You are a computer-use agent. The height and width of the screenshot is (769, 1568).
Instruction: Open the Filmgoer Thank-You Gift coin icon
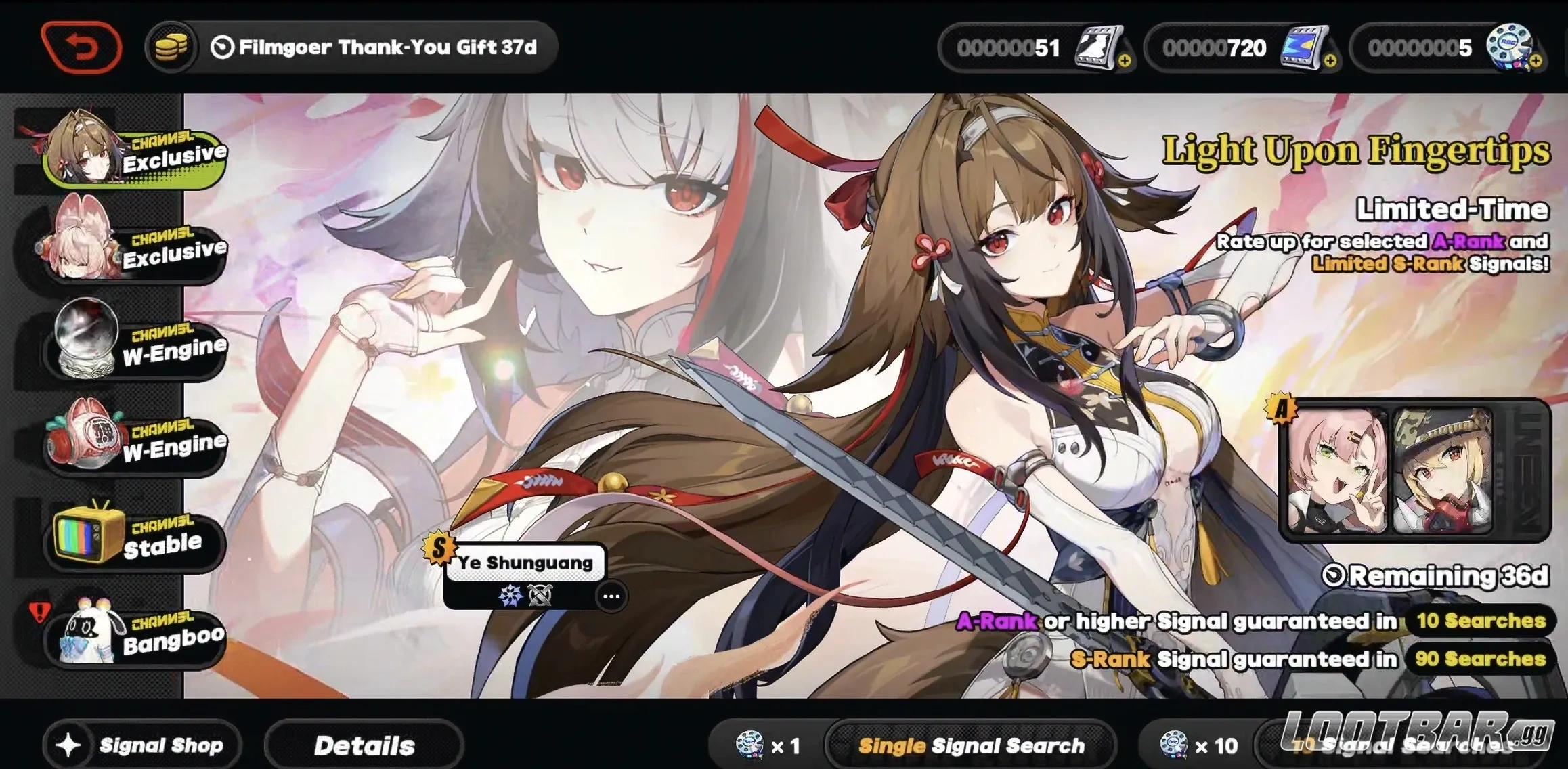click(x=171, y=47)
